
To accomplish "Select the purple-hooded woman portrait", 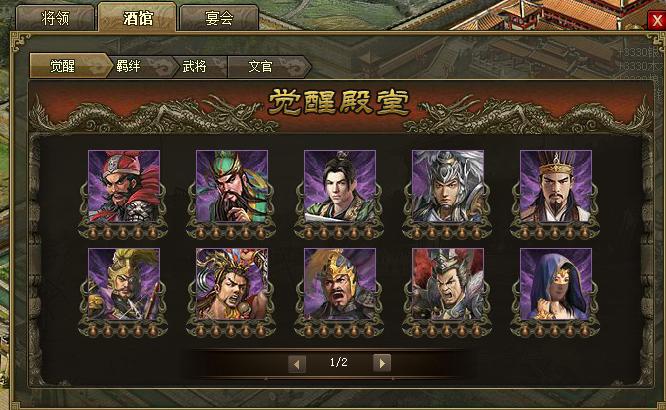I will pyautogui.click(x=556, y=284).
